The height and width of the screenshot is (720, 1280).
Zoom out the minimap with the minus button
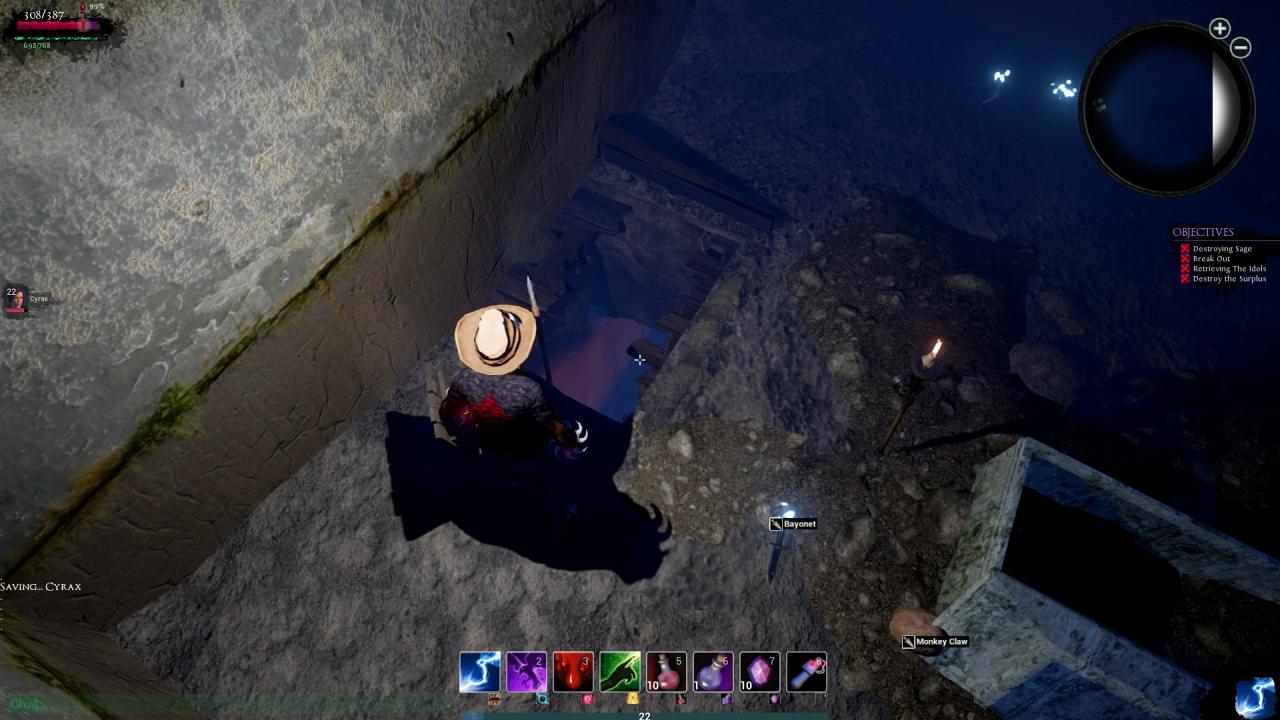tap(1241, 47)
